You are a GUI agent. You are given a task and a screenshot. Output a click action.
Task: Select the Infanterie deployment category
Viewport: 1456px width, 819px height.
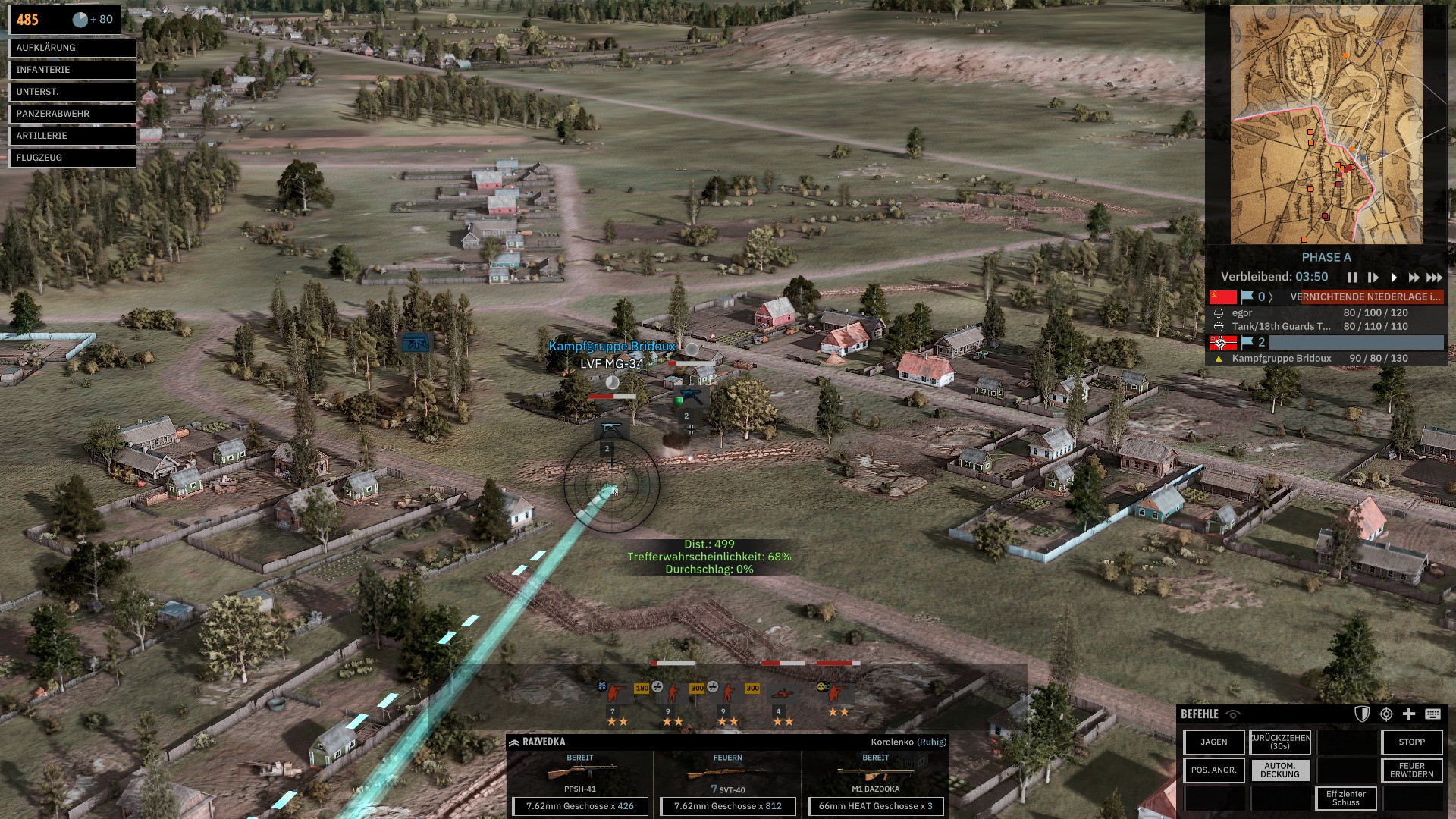click(72, 70)
